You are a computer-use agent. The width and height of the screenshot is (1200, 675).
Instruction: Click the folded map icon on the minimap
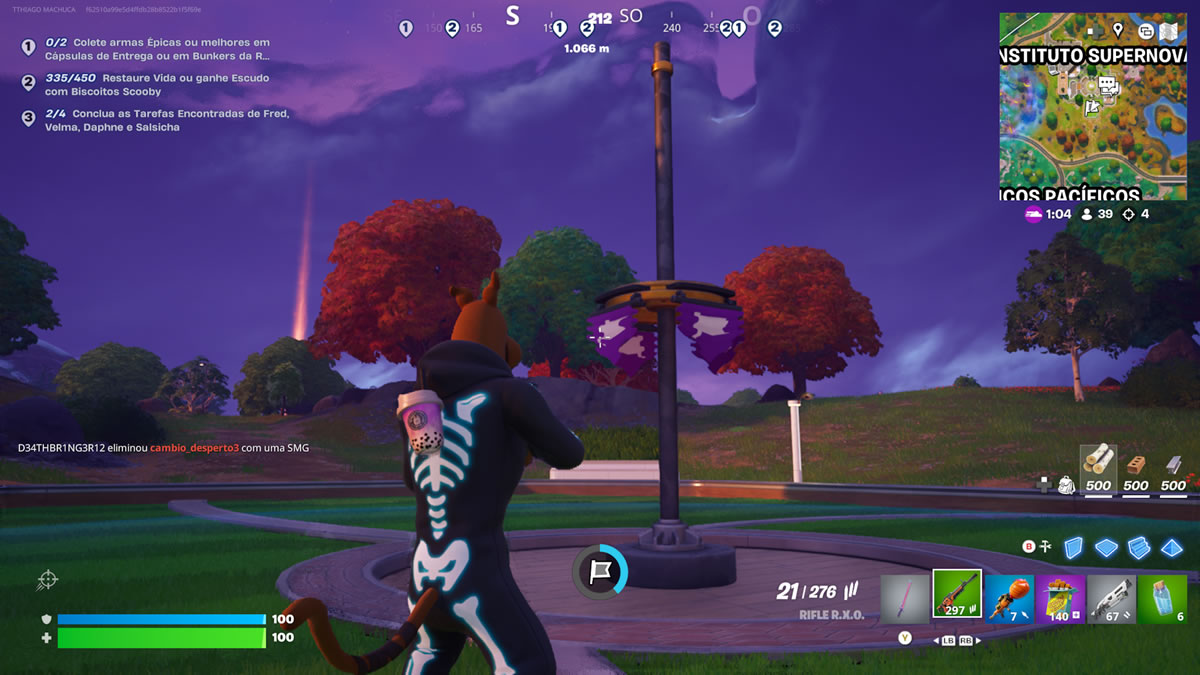pos(1168,31)
